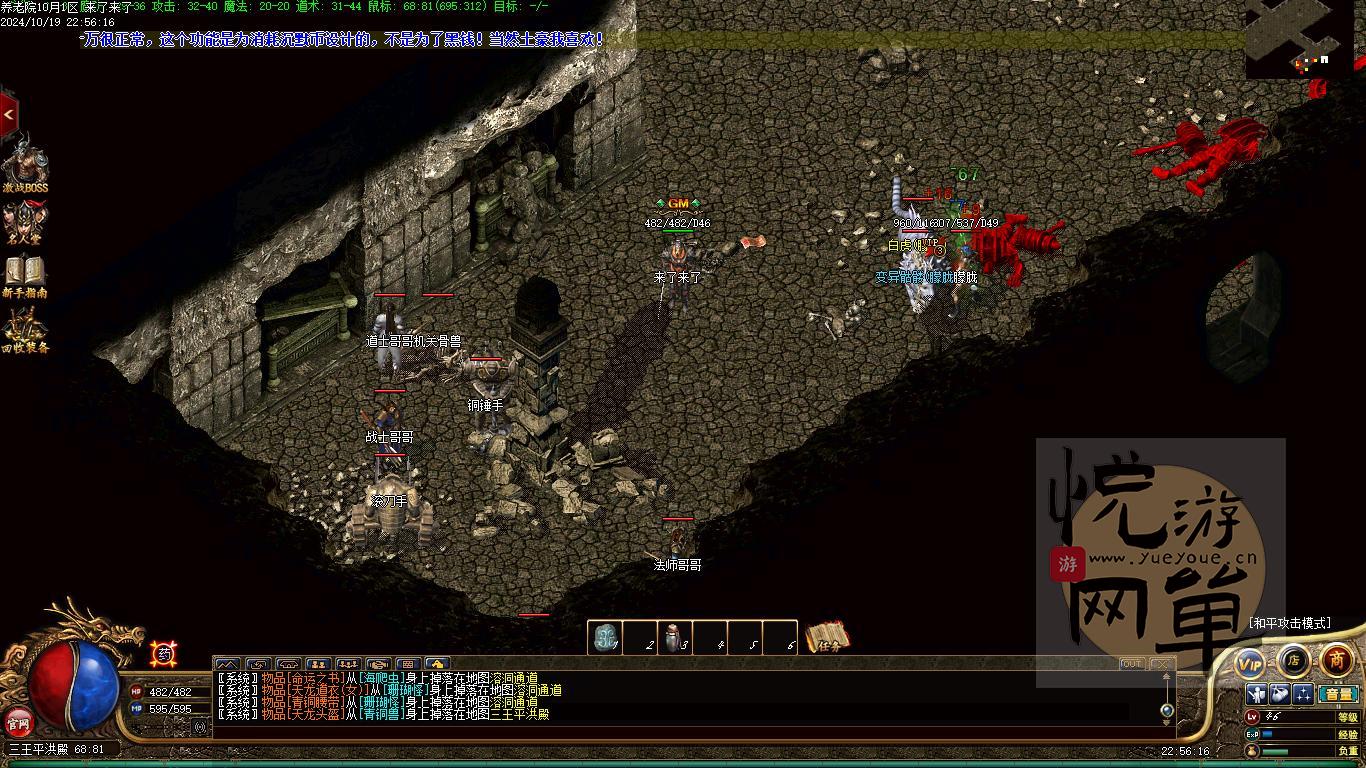
Task: Open the 回收装备 equipment recycling panel
Action: (25, 330)
